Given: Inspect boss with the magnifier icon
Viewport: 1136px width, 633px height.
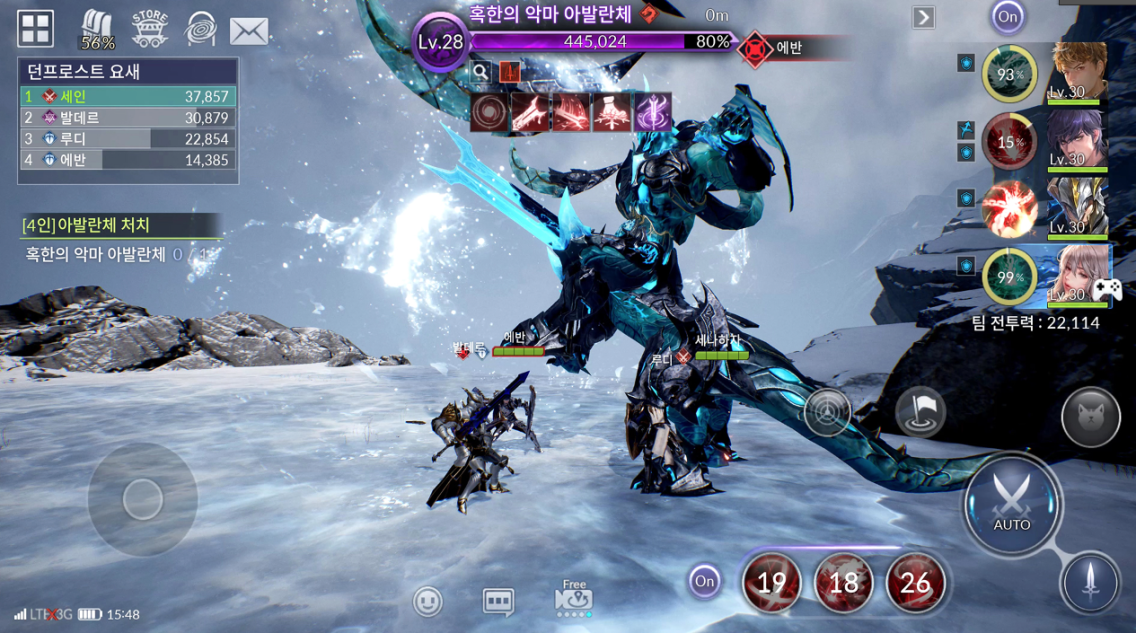Looking at the screenshot, I should pyautogui.click(x=481, y=71).
